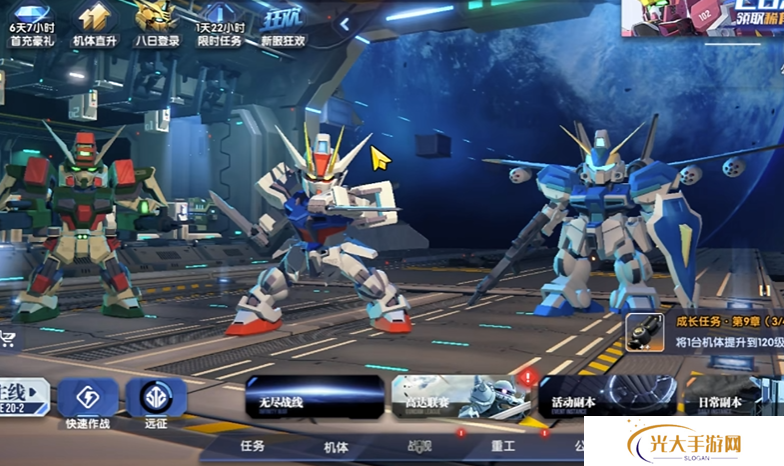Image resolution: width=784 pixels, height=466 pixels.
Task: Switch to the 战舰 warship tab
Action: [419, 446]
